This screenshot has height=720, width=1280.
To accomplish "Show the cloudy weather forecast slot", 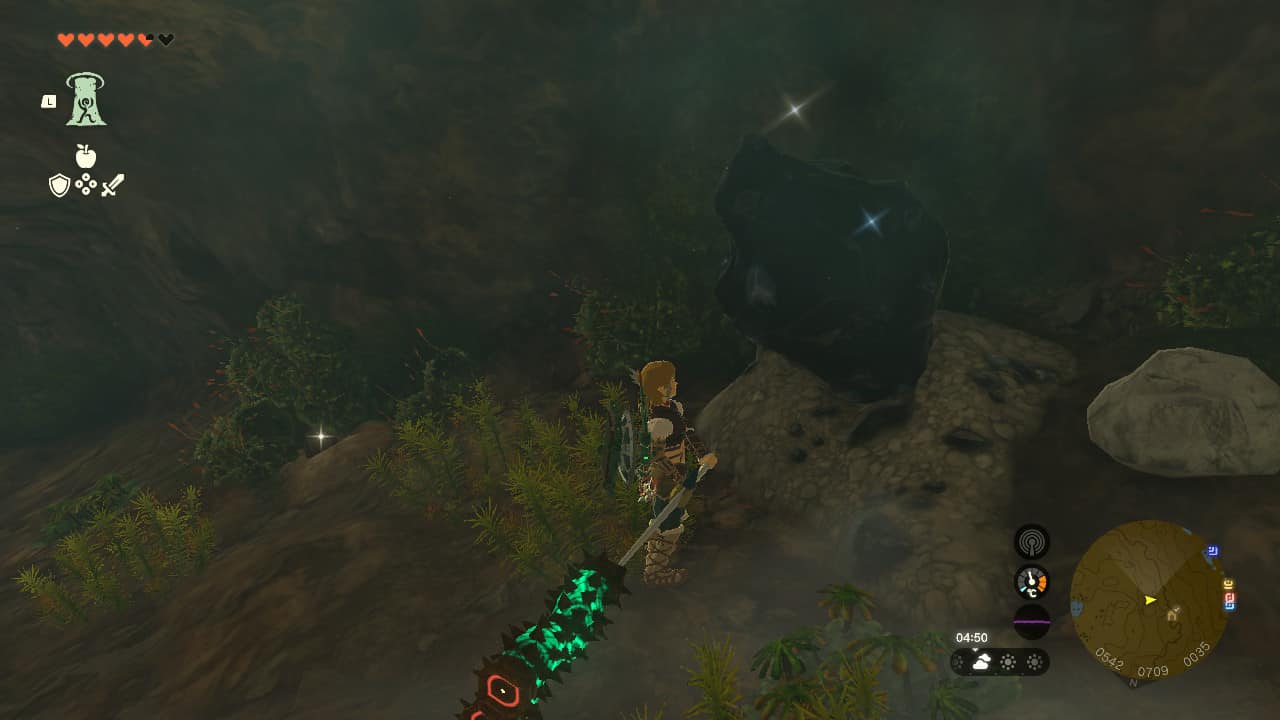I will [x=982, y=662].
